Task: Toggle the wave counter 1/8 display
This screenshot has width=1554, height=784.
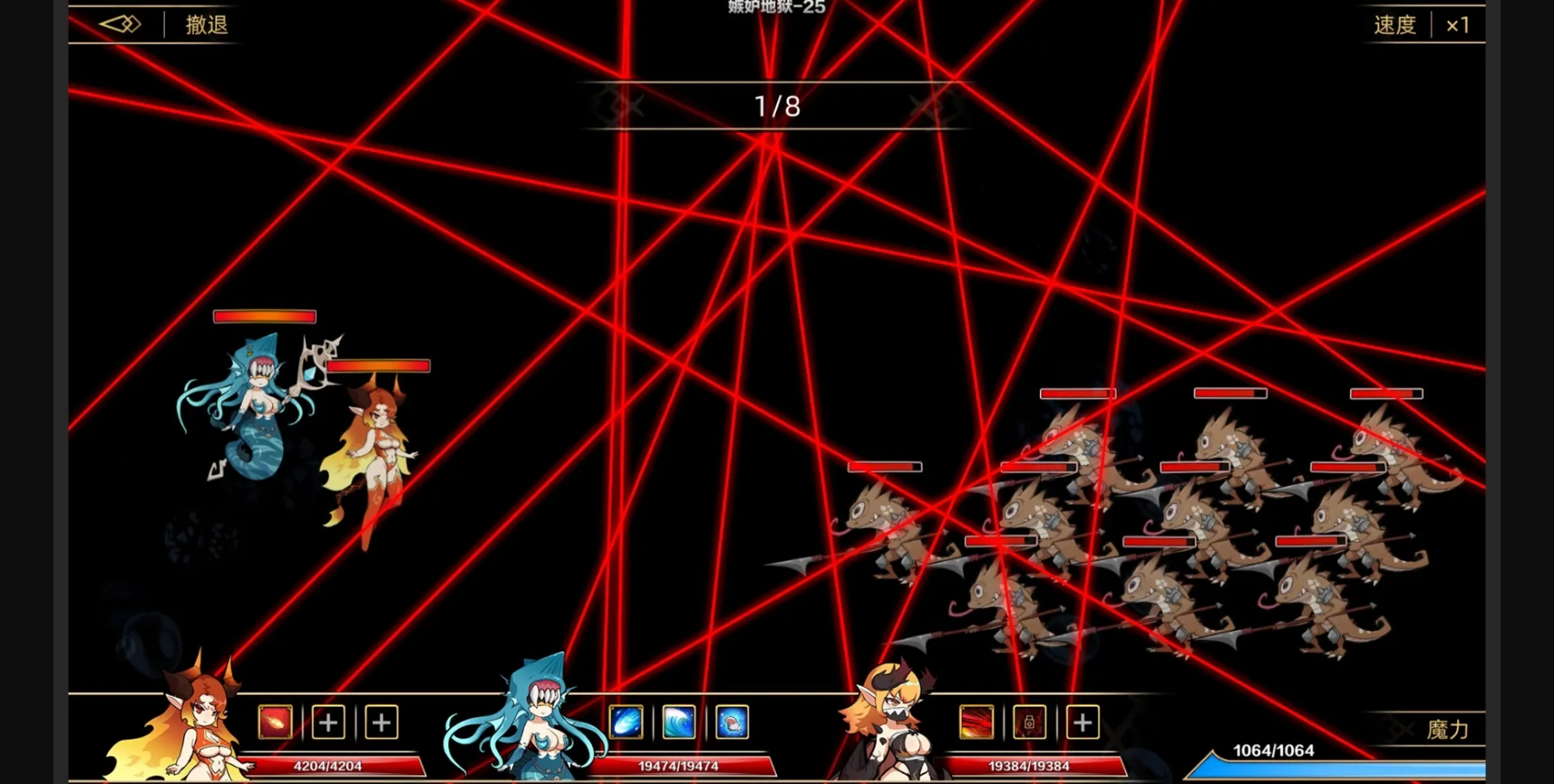Action: point(775,104)
